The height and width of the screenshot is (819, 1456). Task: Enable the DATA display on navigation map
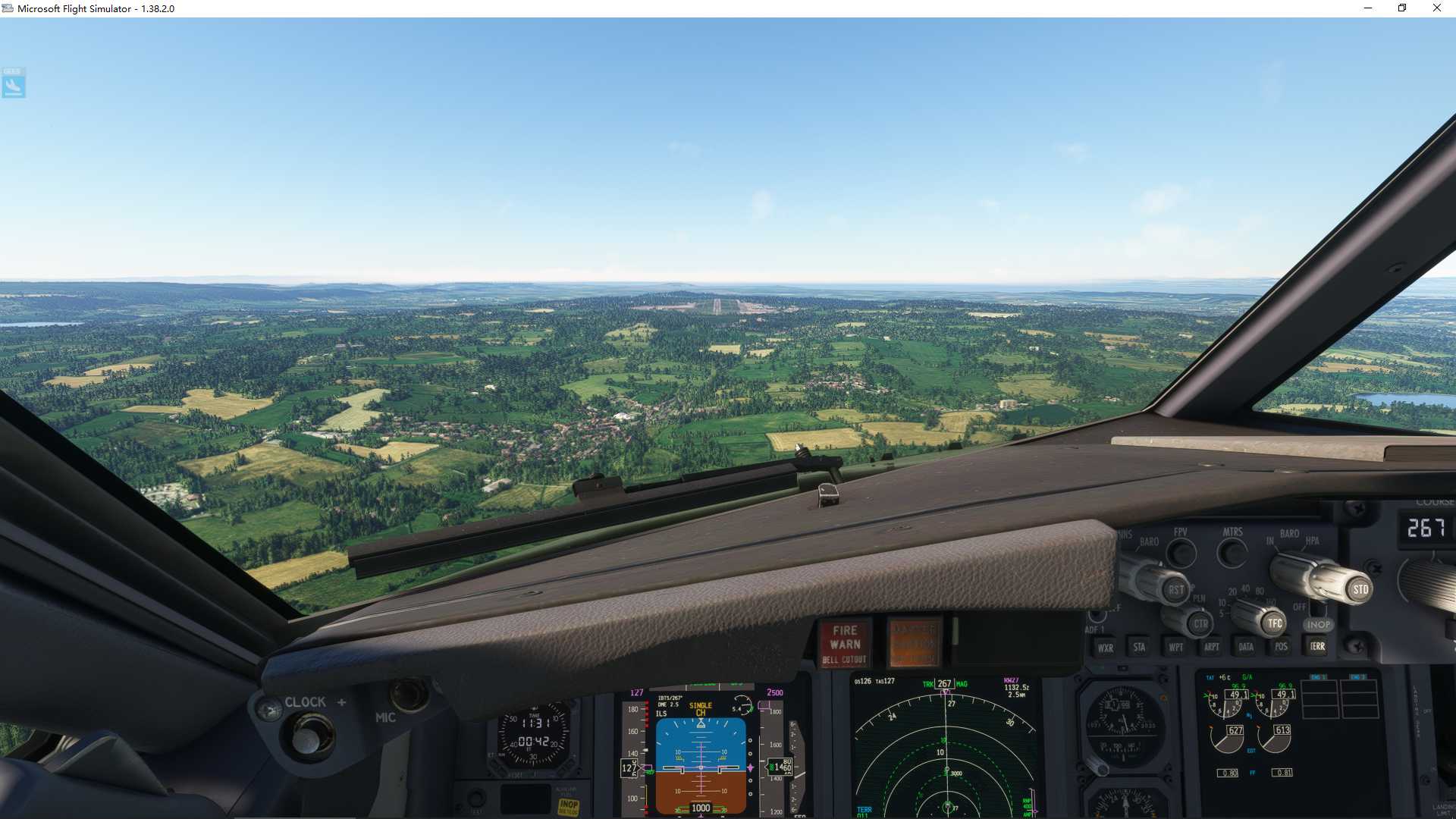[1246, 647]
